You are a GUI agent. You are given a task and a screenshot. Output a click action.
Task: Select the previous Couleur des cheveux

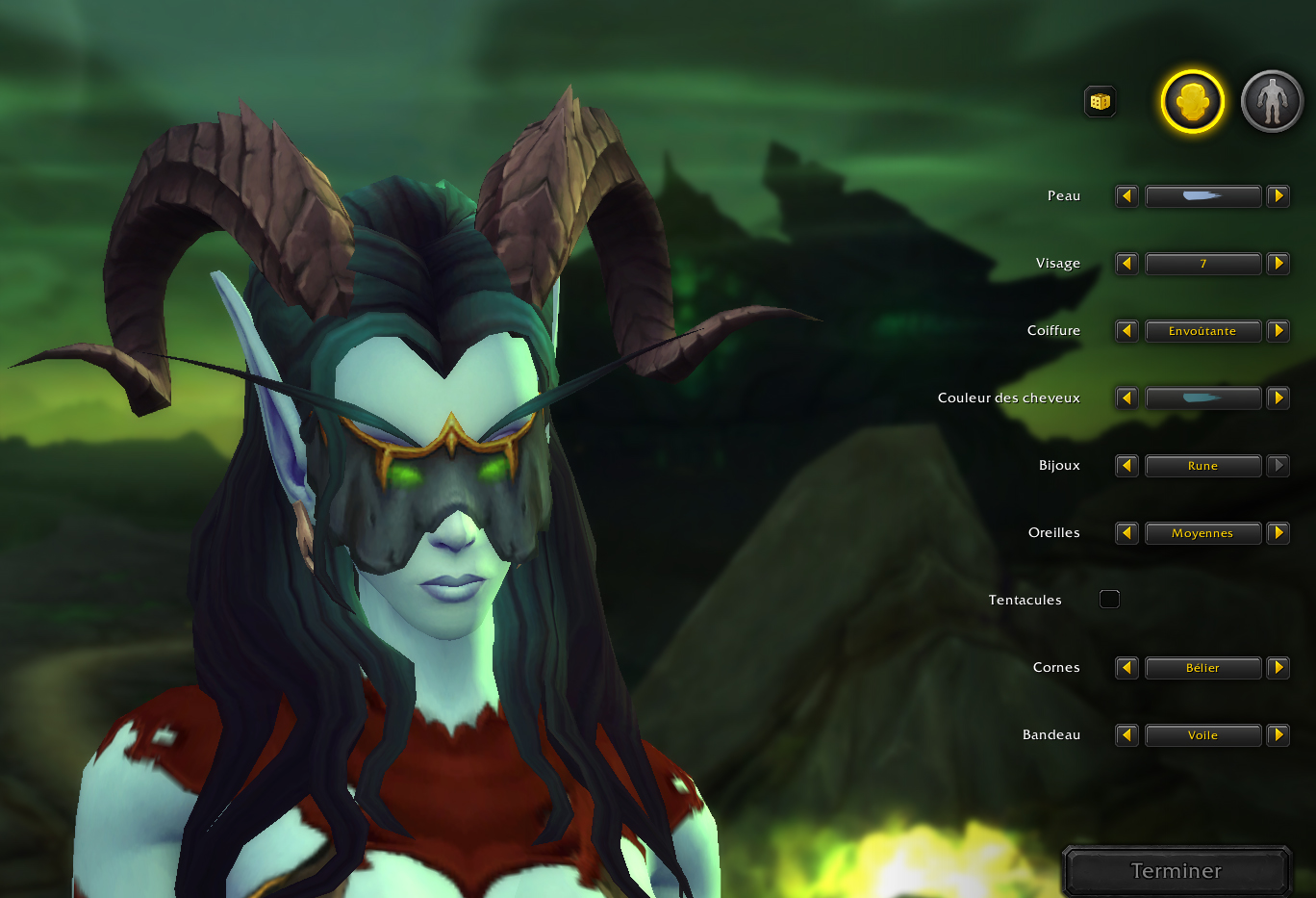tap(1126, 398)
